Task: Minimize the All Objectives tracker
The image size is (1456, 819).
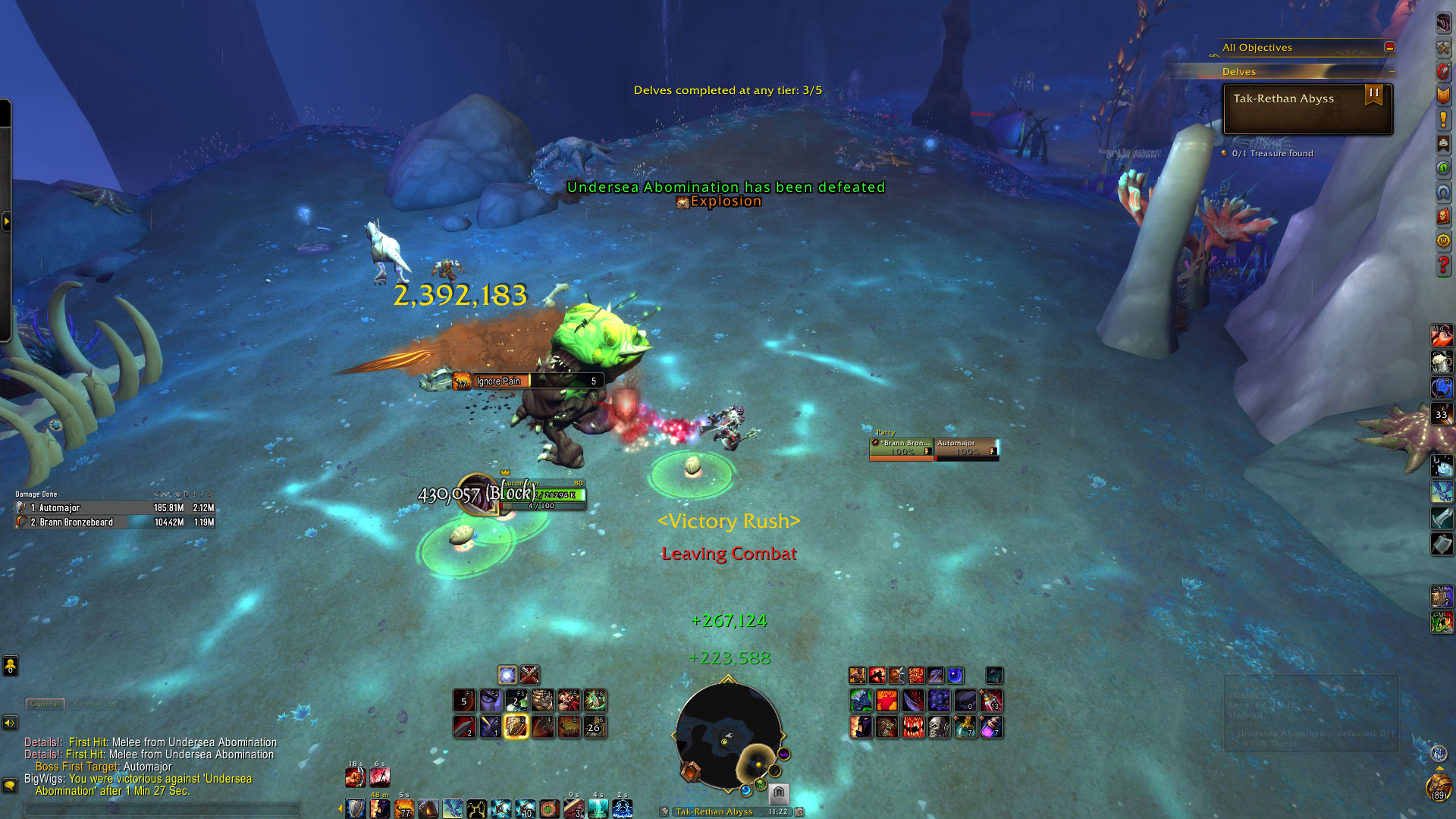Action: (1389, 47)
